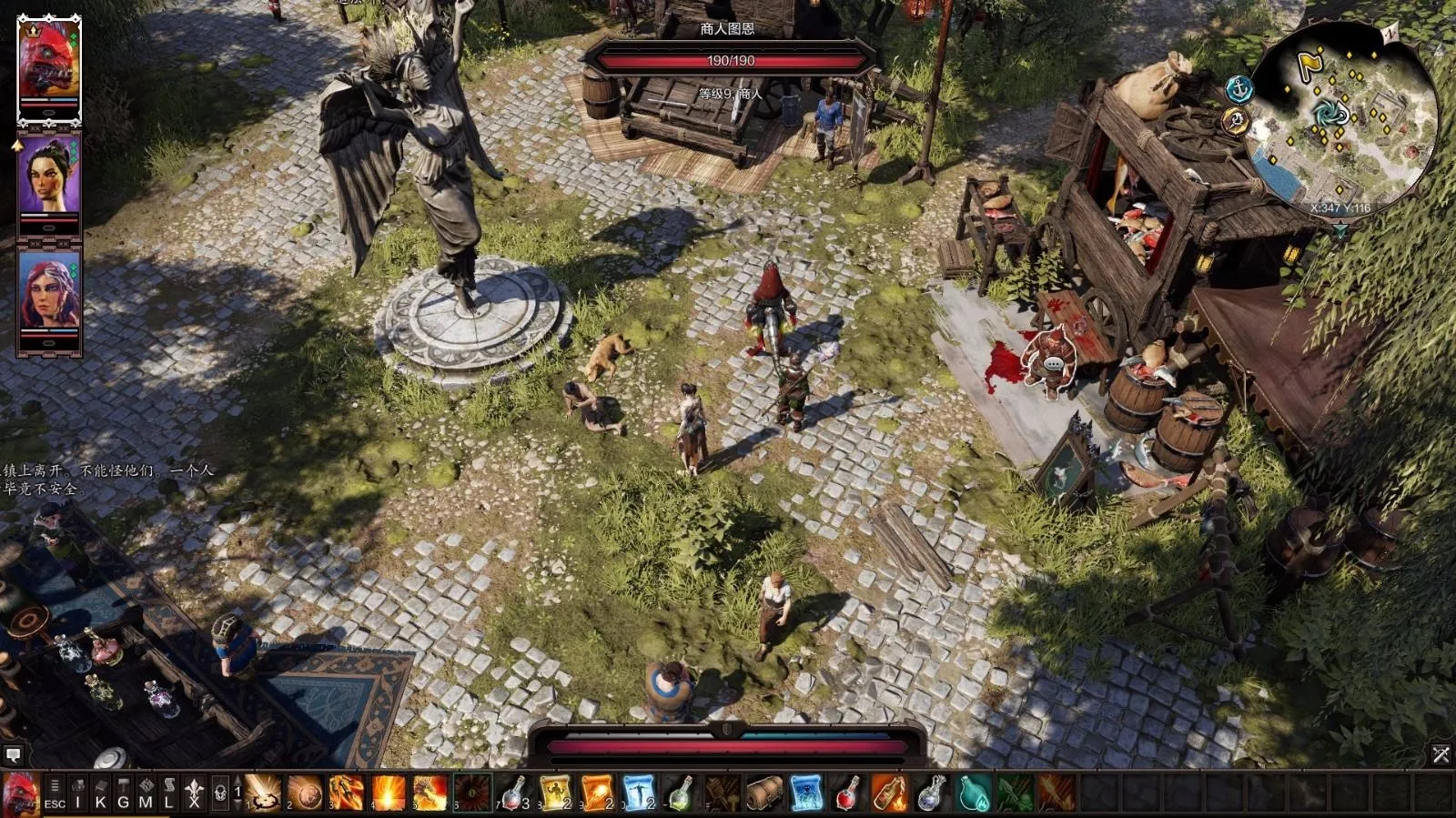Viewport: 1456px width, 818px height.
Task: Click merchant Tuen's 190/190 health bar
Action: click(x=733, y=61)
